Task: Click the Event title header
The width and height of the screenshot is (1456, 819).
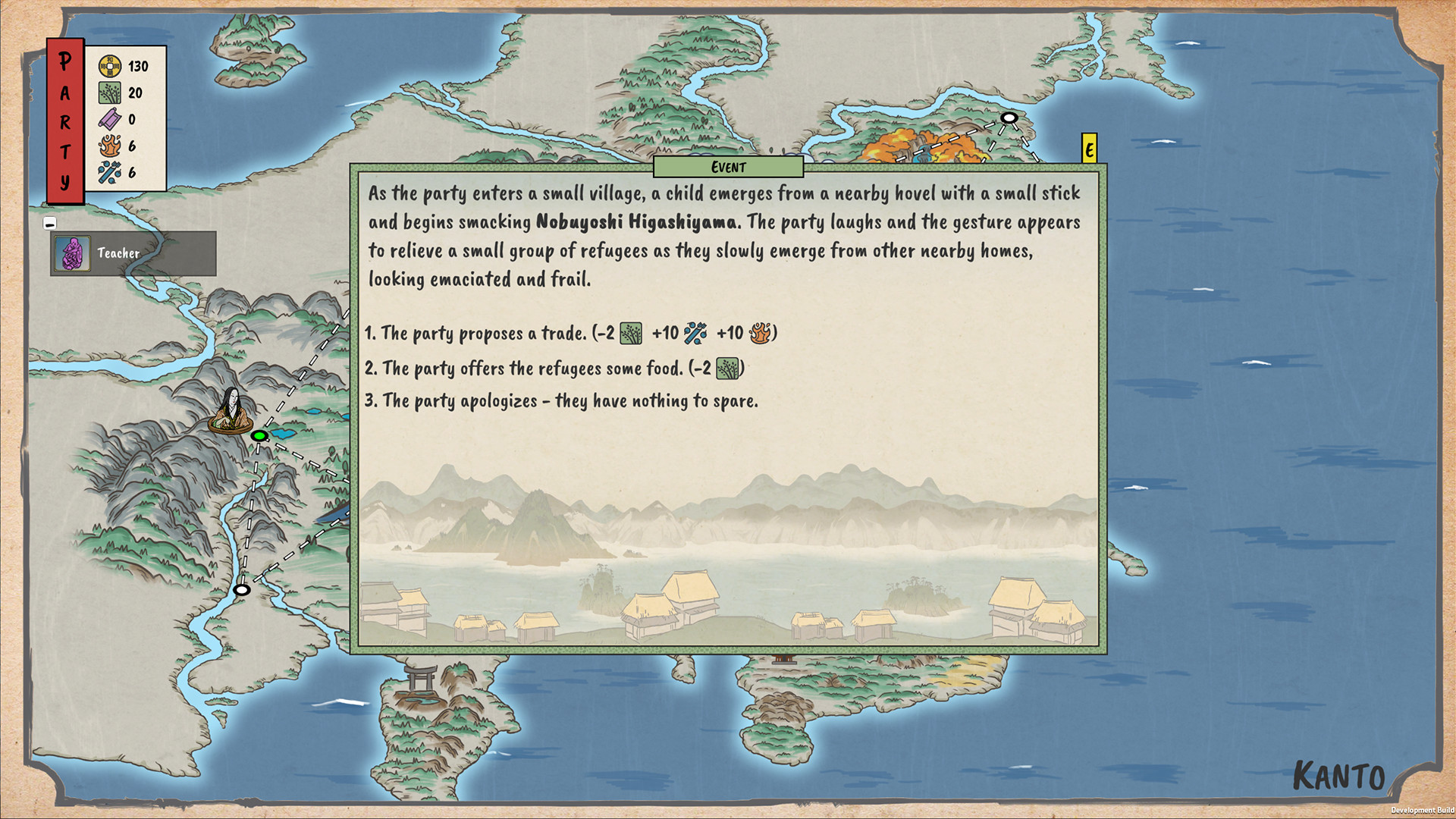Action: [x=727, y=168]
